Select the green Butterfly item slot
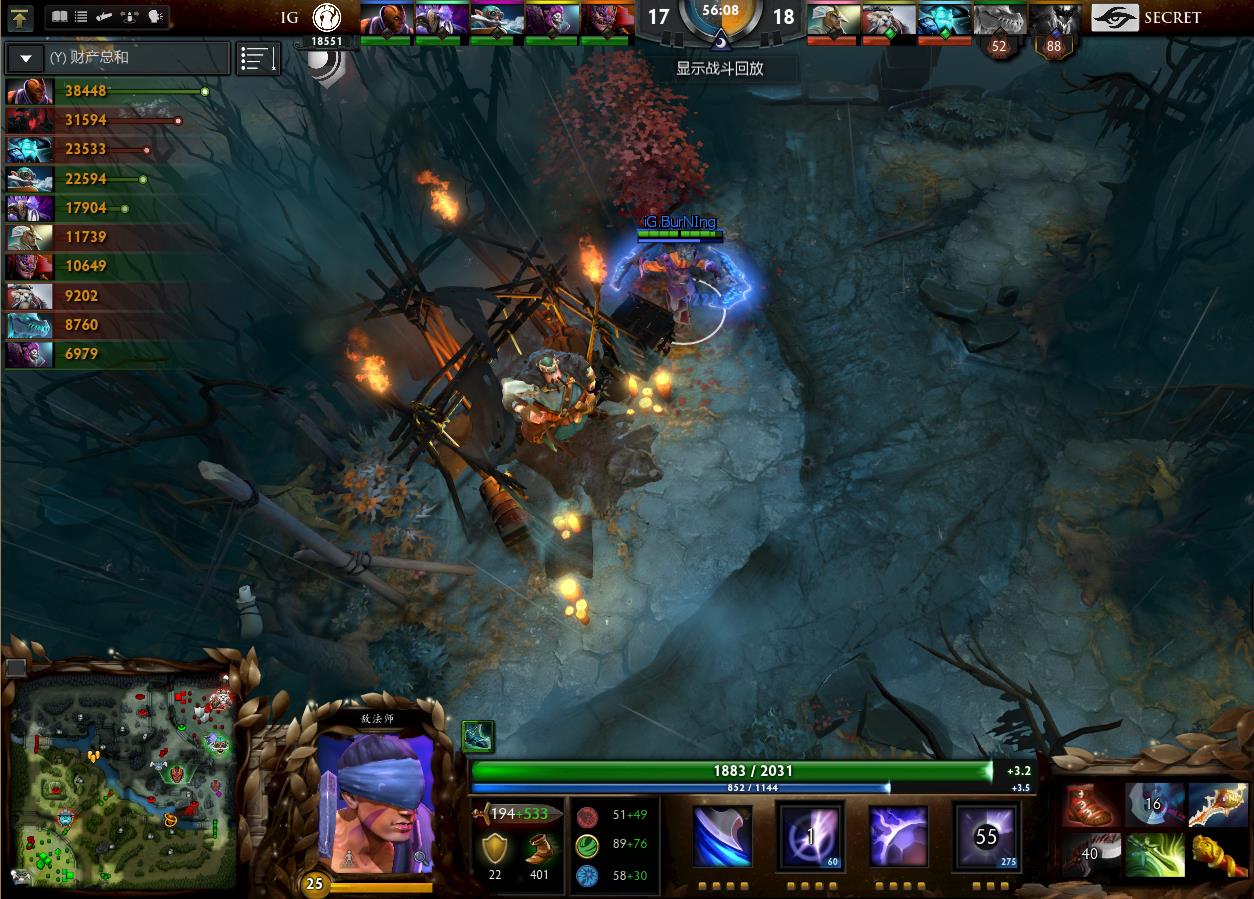1254x899 pixels. [1154, 855]
